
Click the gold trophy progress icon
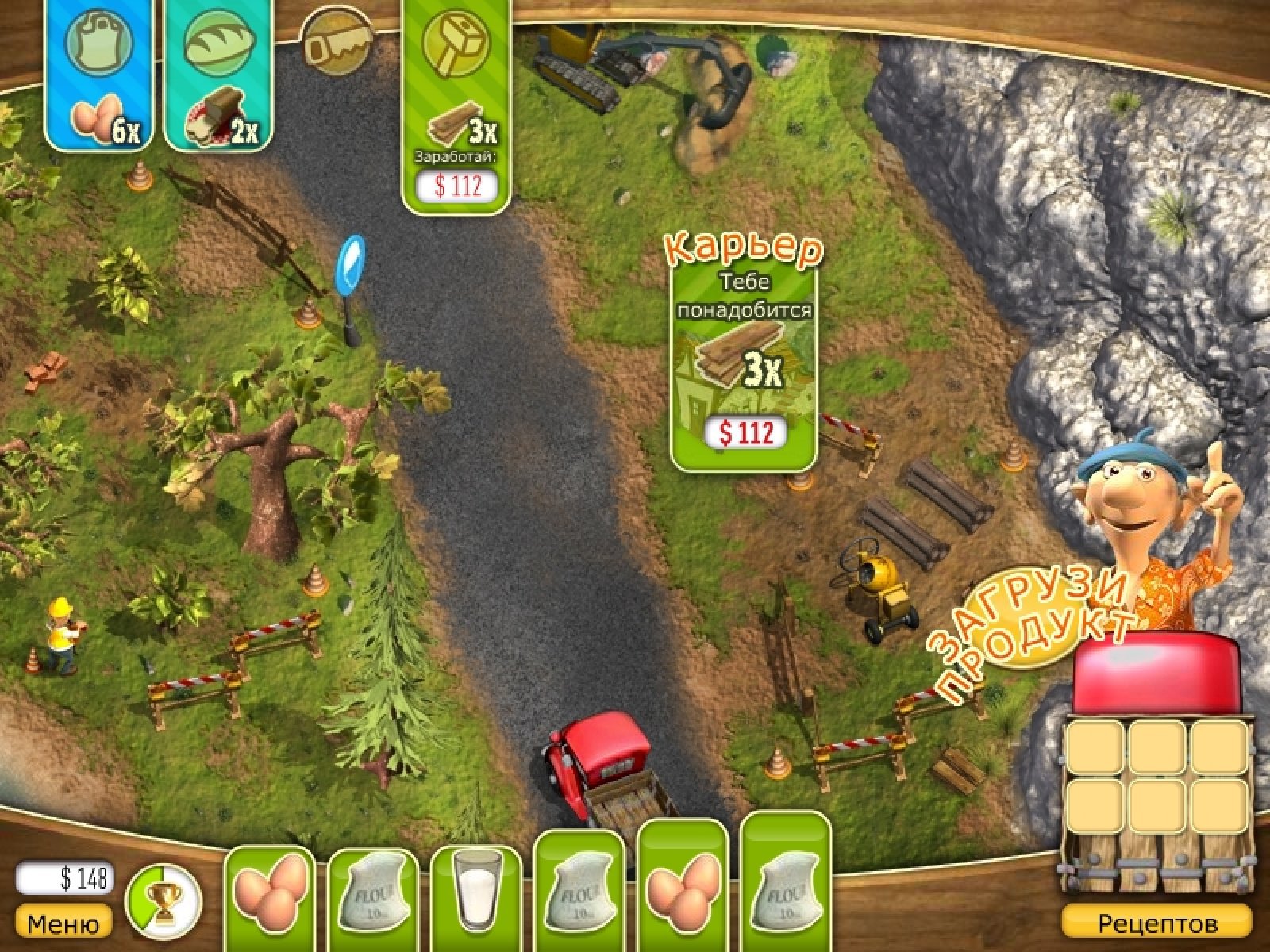(x=164, y=901)
